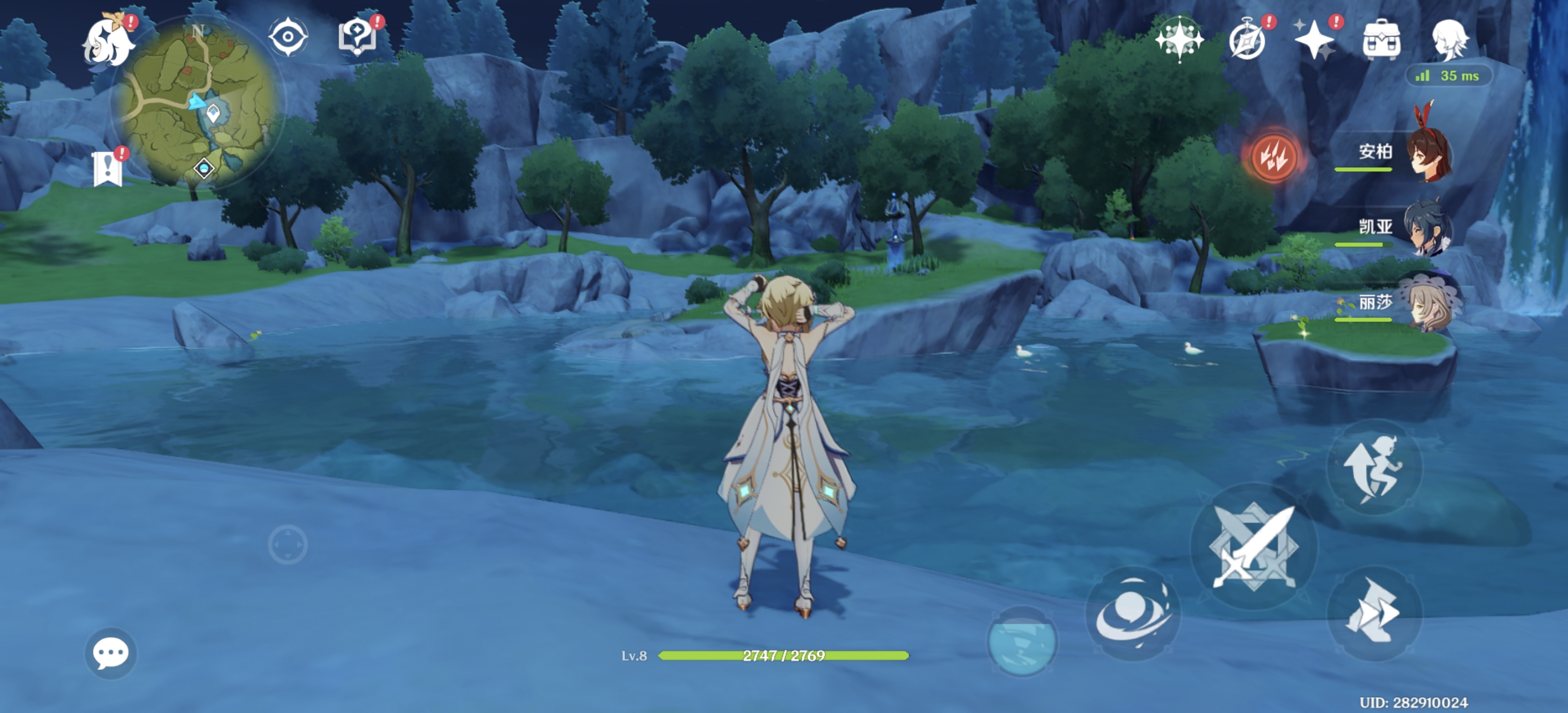Tap the jump button
The image size is (1568, 713).
tap(1374, 469)
